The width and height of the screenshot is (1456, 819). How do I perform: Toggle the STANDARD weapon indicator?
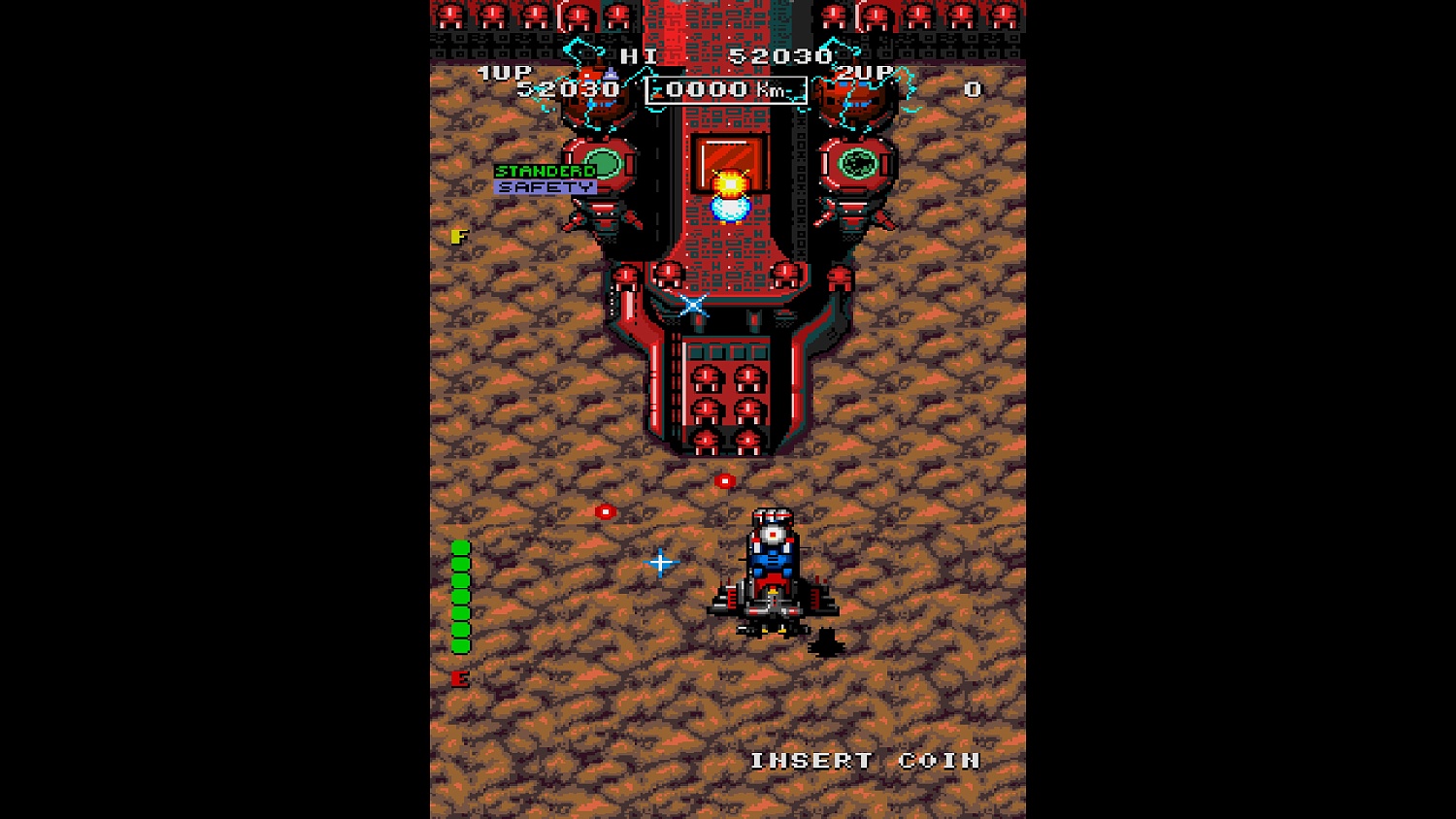coord(545,169)
